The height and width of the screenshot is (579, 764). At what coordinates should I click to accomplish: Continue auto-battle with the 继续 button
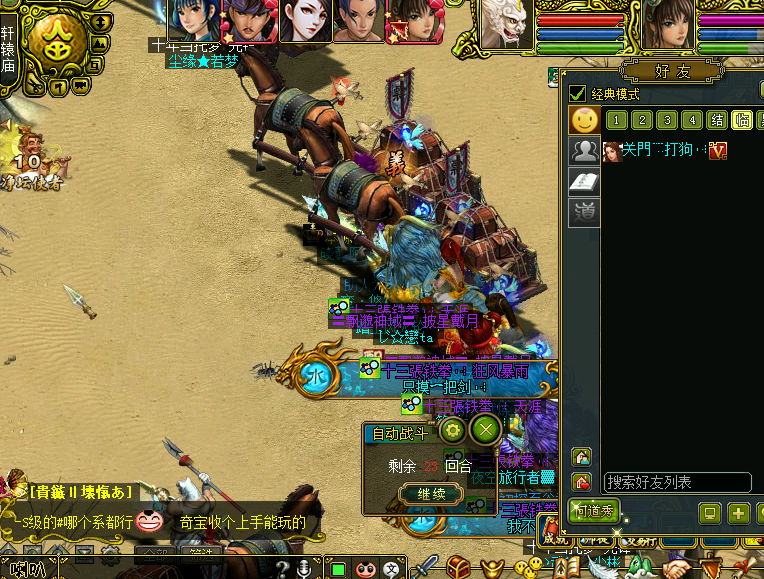pos(430,493)
